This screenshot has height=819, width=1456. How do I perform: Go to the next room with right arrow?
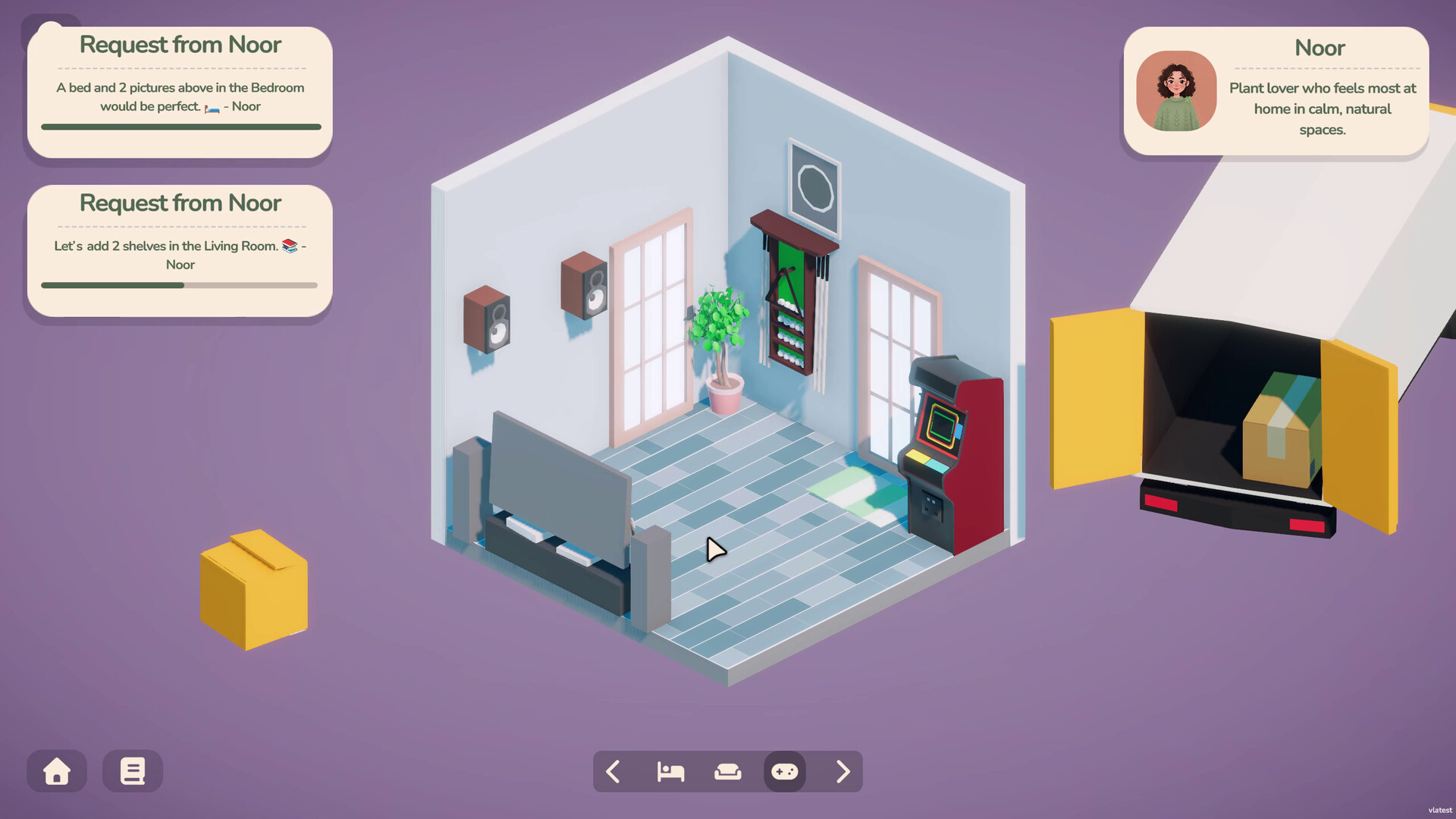pos(843,772)
